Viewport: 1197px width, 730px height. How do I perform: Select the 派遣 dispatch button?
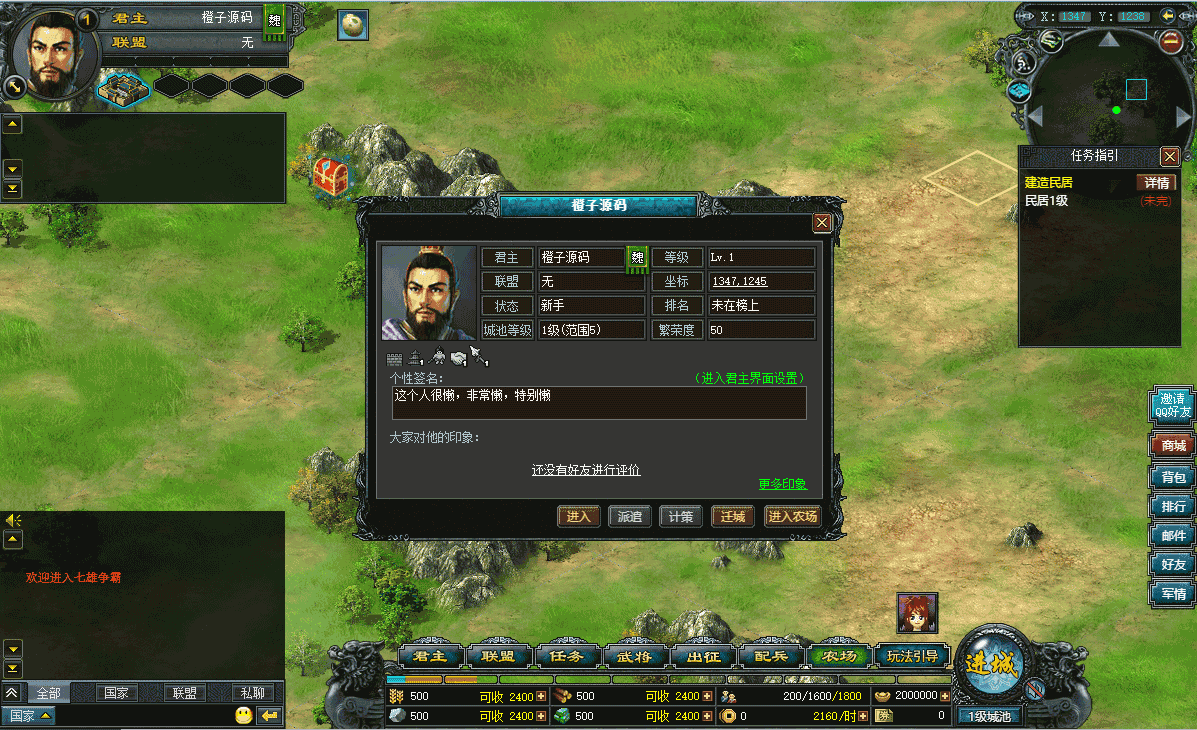click(x=630, y=517)
